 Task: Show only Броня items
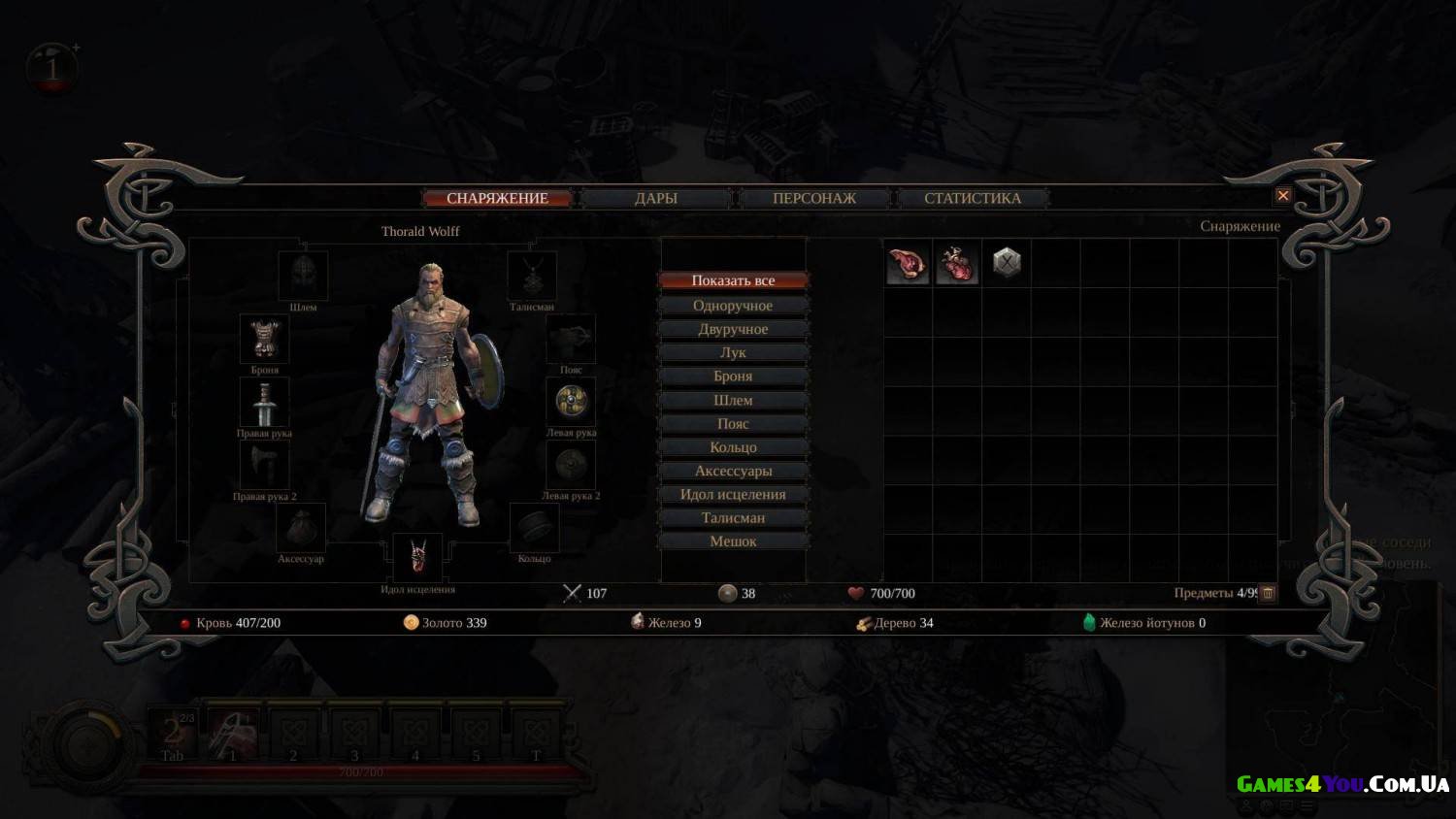tap(733, 377)
